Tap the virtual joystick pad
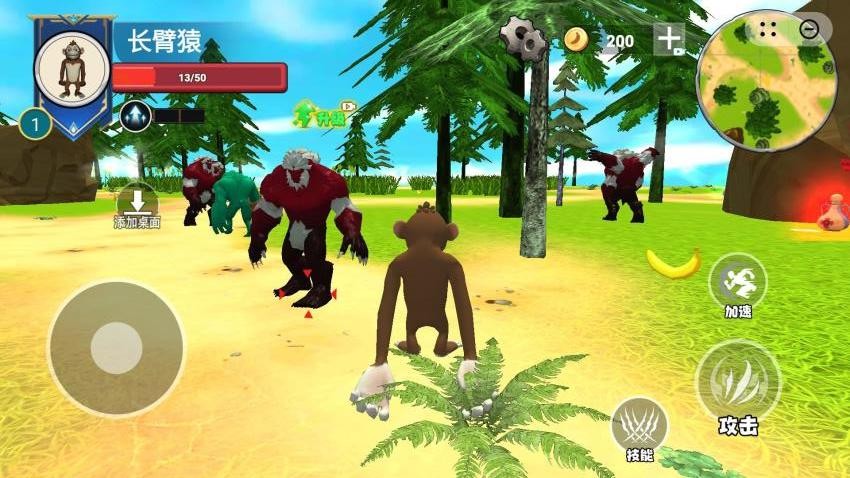 [116, 348]
